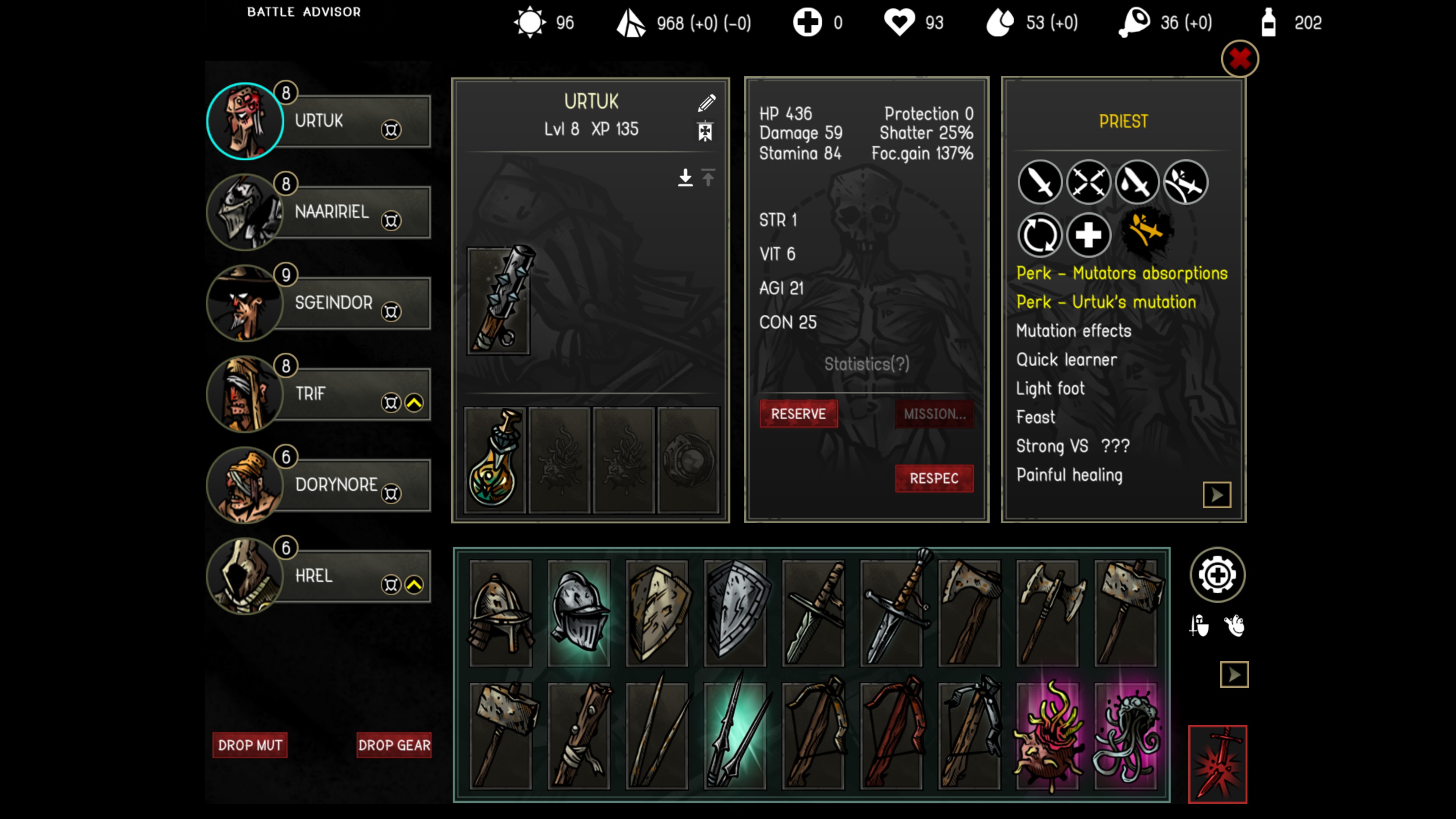Expand the perk list with the arrow below Painful healing

click(x=1217, y=494)
